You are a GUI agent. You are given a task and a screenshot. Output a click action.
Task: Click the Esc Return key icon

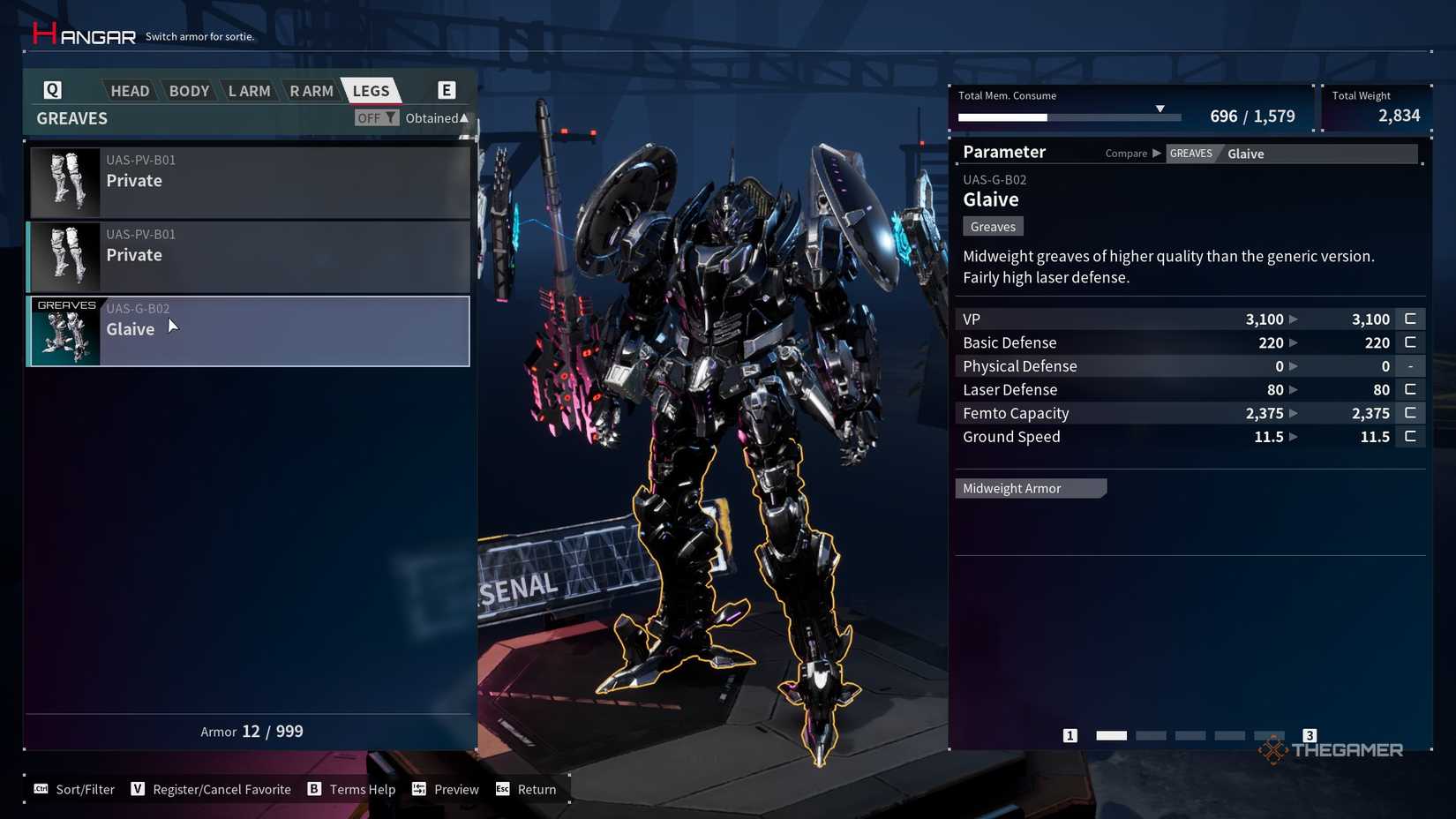503,789
